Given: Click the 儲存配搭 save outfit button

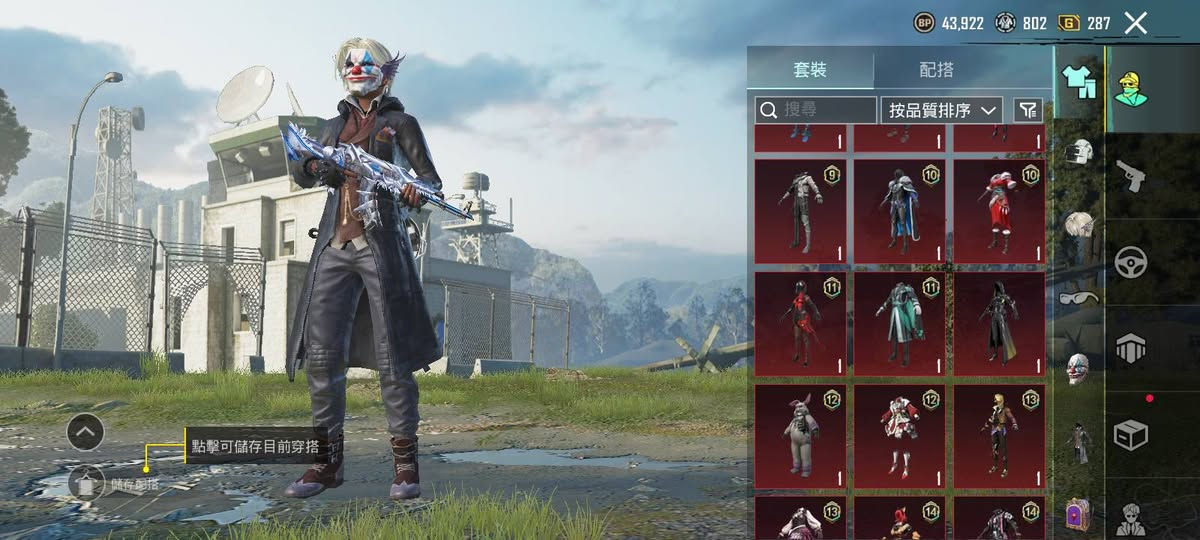Looking at the screenshot, I should (x=87, y=484).
